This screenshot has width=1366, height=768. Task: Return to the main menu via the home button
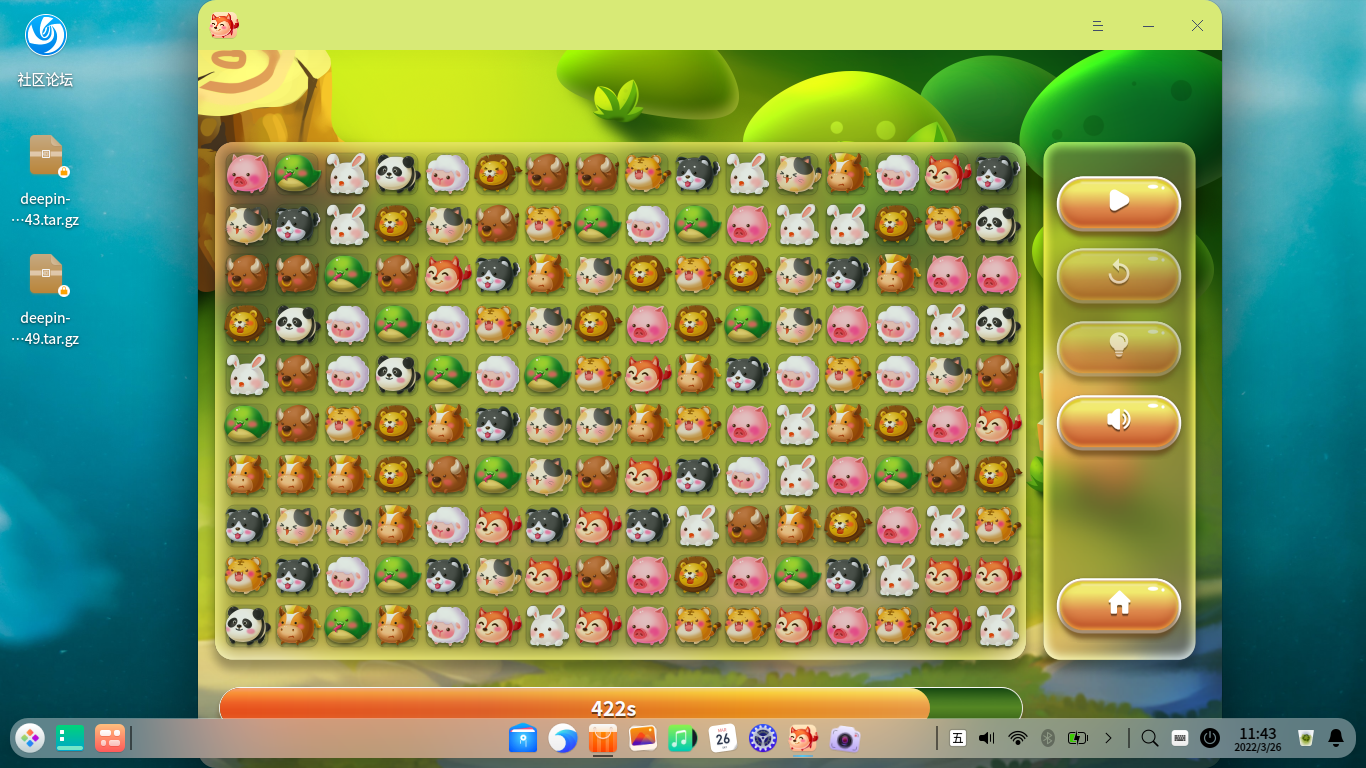pyautogui.click(x=1118, y=606)
